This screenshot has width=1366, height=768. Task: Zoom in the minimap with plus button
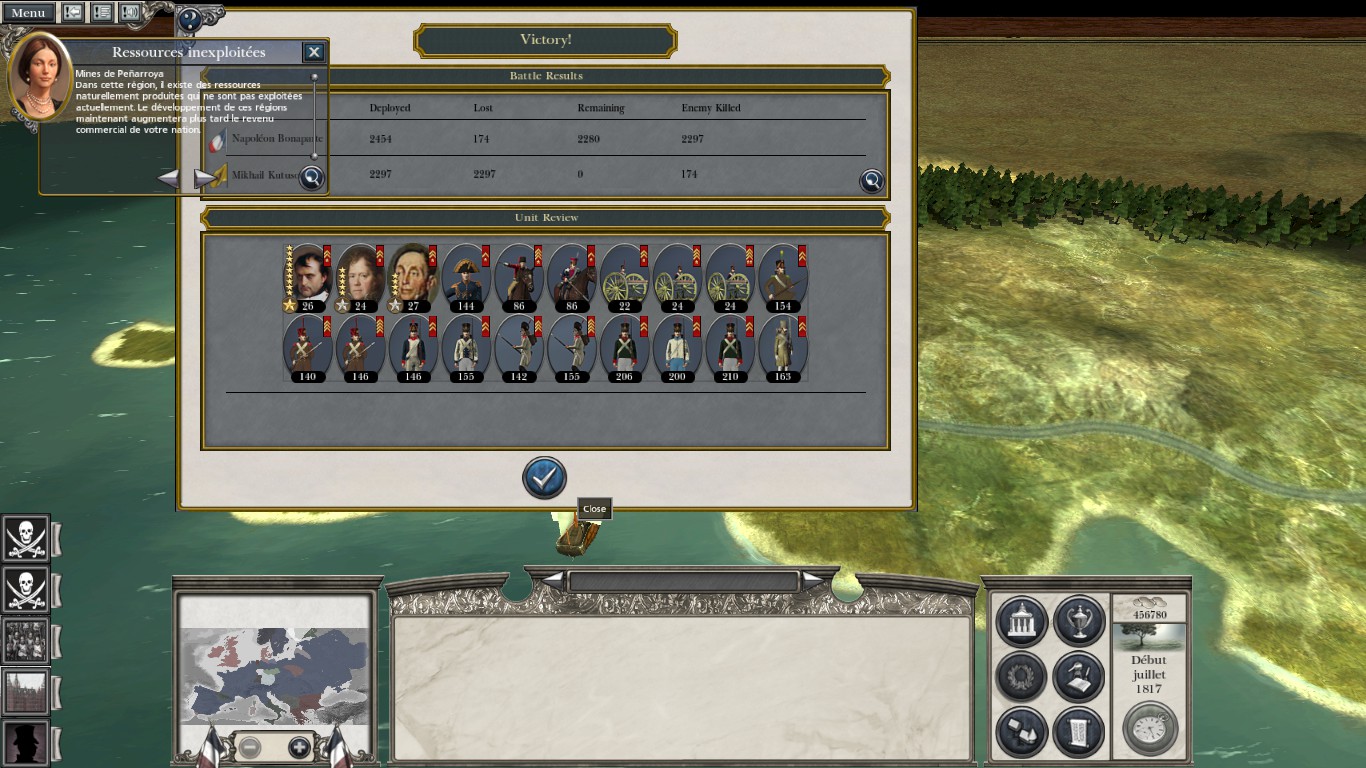(299, 747)
